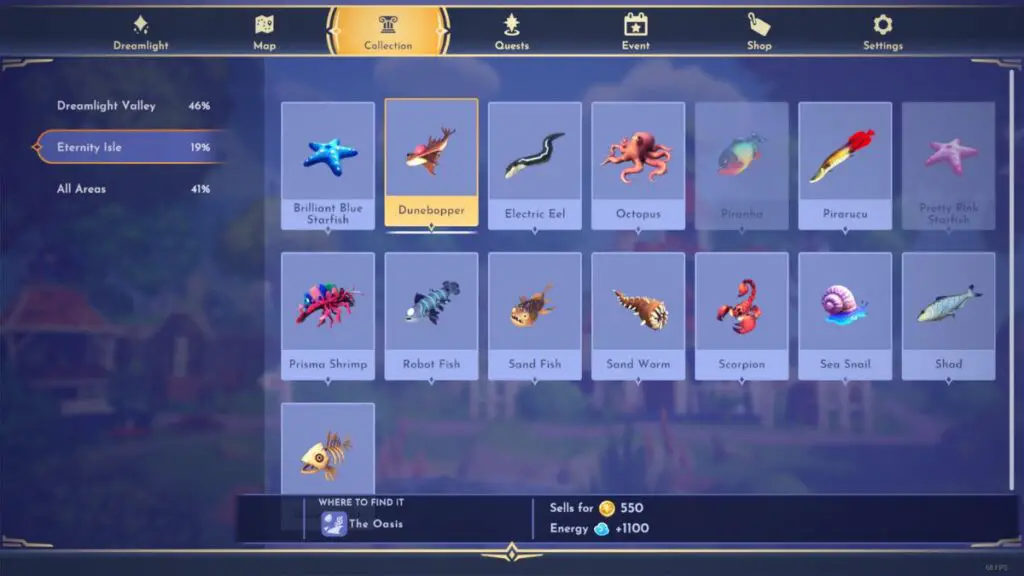Image resolution: width=1024 pixels, height=576 pixels.
Task: Pick the Electric Eel card
Action: pos(535,165)
